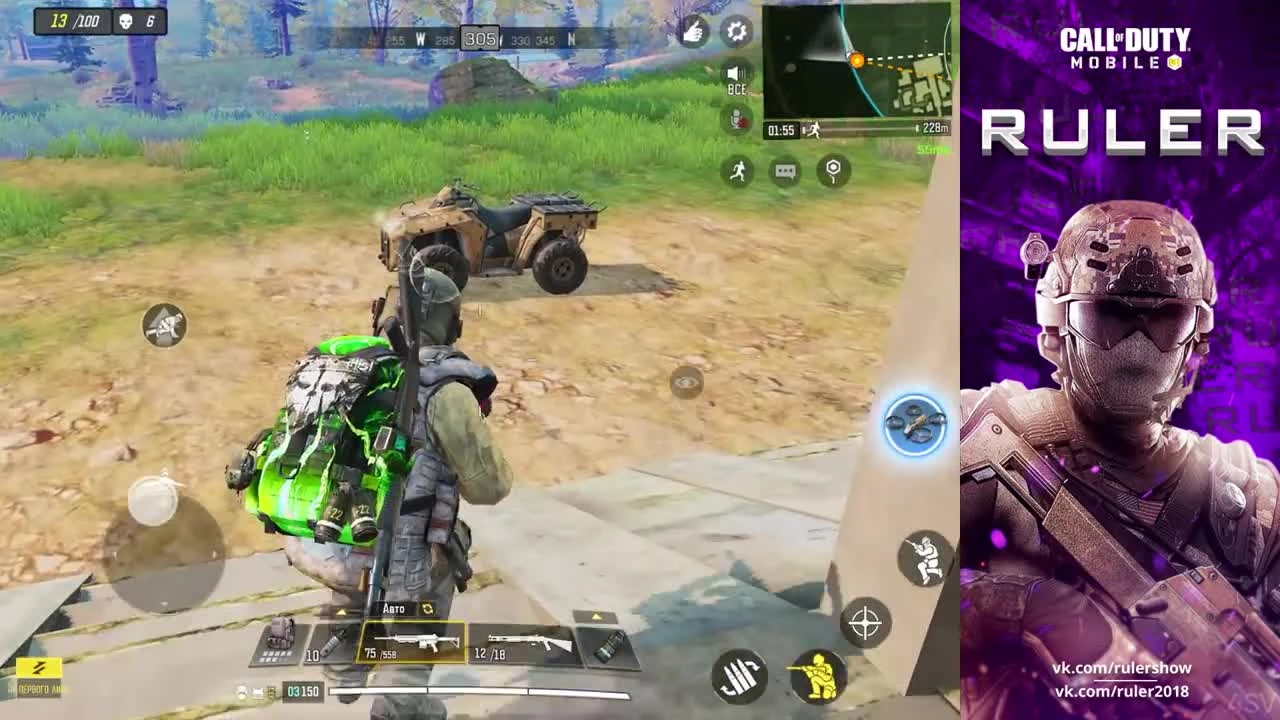
Task: Open the quick chat message icon
Action: click(785, 171)
